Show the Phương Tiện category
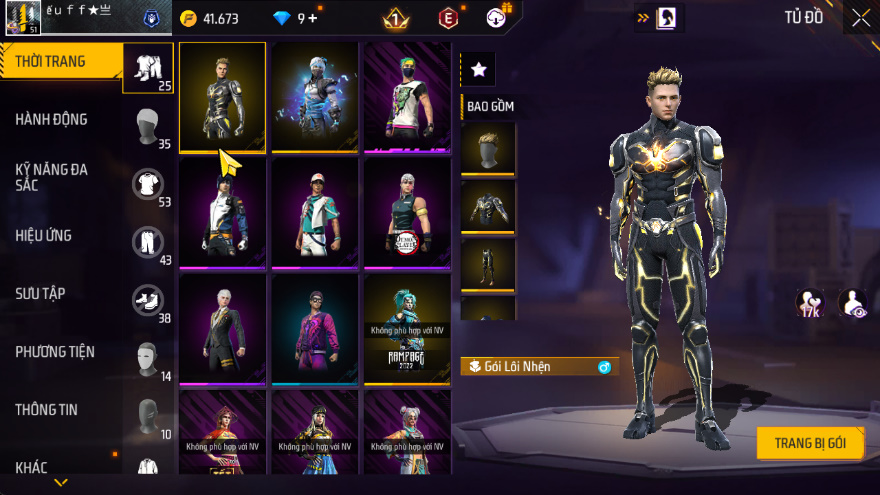 (55, 352)
